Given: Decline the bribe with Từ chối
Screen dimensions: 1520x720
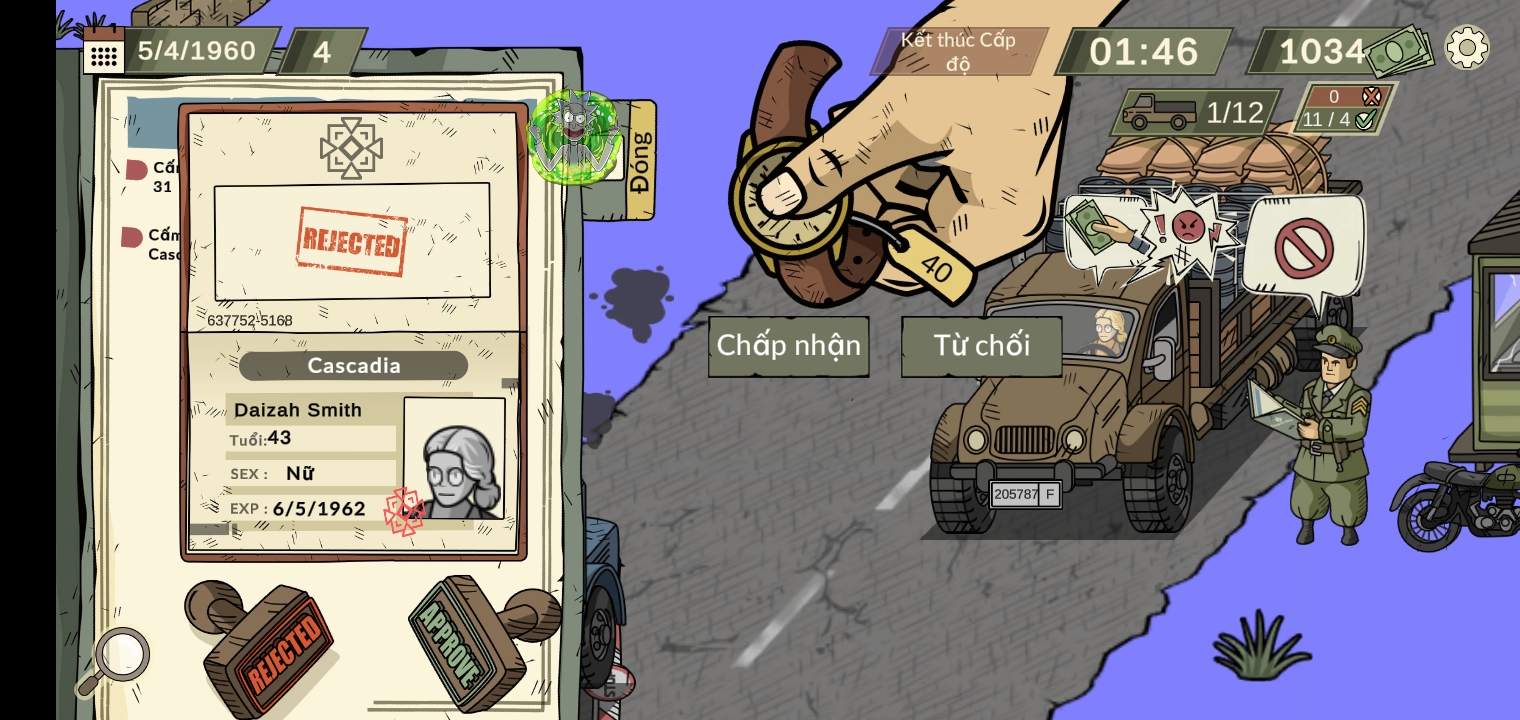Looking at the screenshot, I should (x=981, y=346).
